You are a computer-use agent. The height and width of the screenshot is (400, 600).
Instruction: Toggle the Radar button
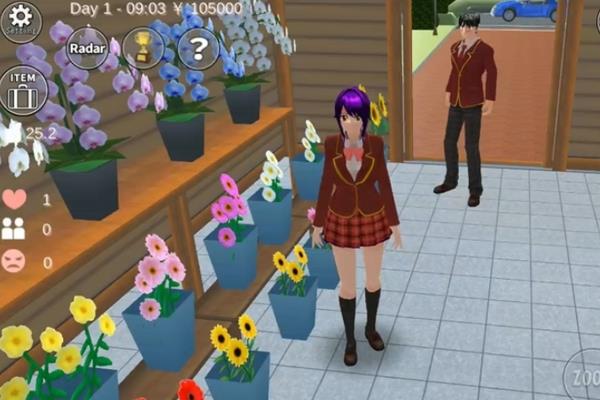[88, 49]
